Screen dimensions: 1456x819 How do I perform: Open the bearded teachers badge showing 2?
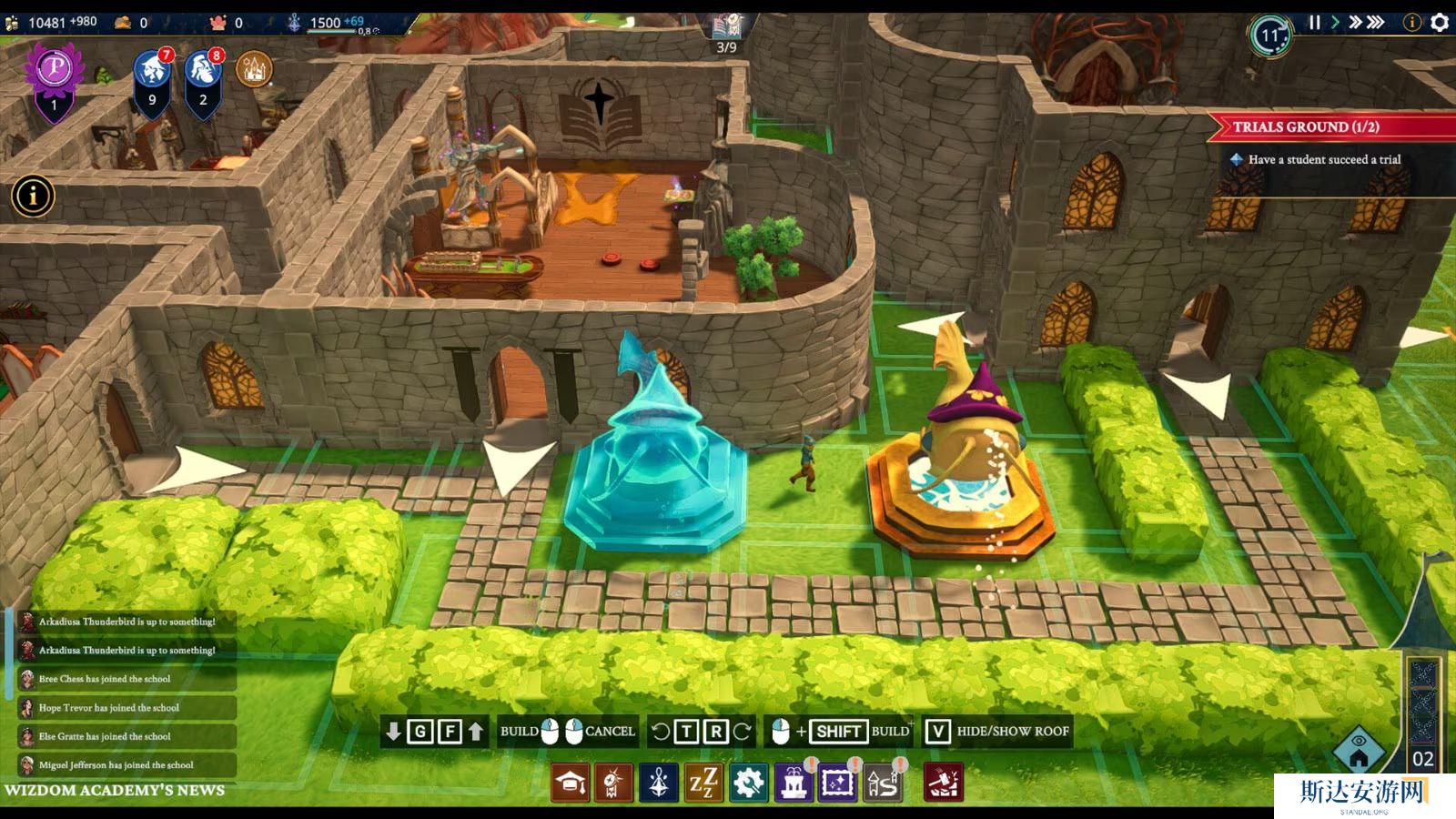(203, 80)
